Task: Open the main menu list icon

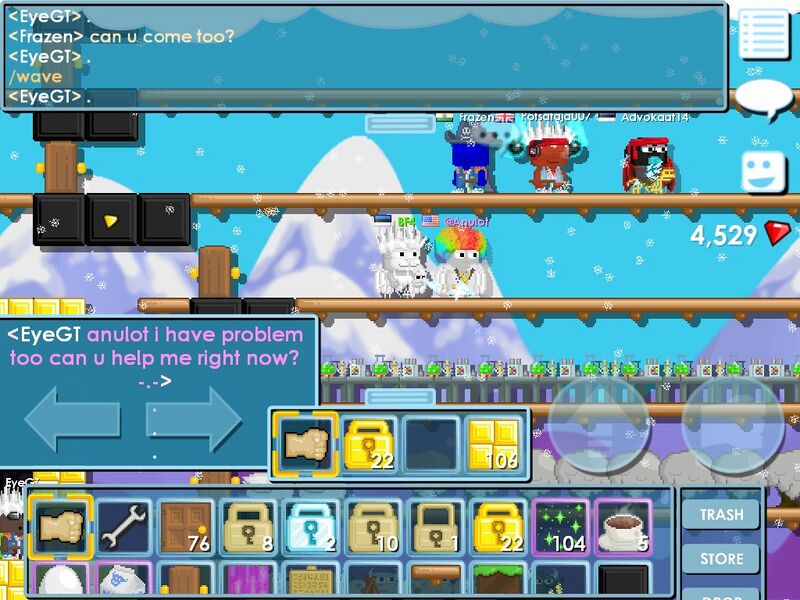Action: point(764,35)
